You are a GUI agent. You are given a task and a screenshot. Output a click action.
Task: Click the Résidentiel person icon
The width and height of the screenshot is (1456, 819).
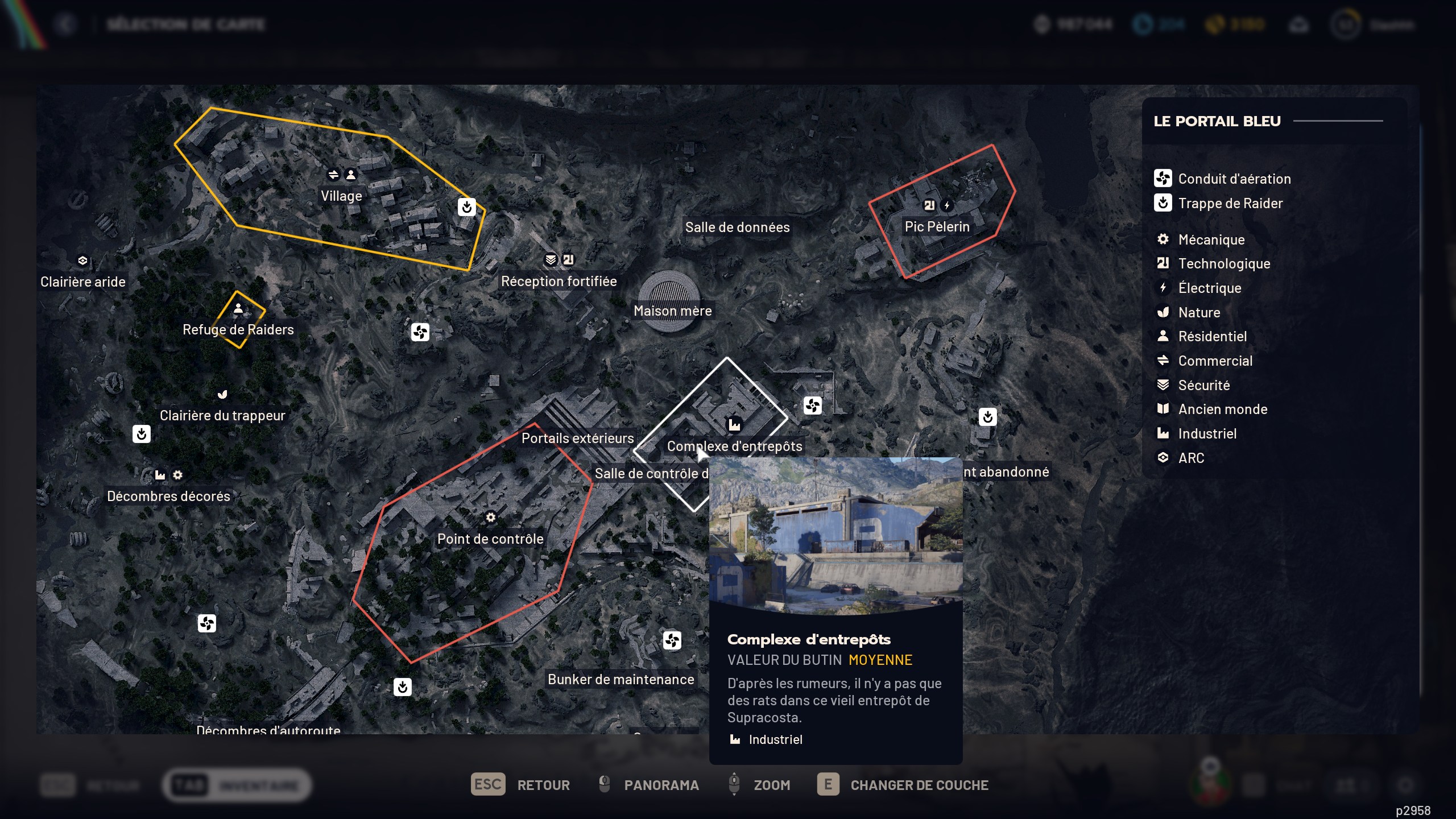[1164, 336]
